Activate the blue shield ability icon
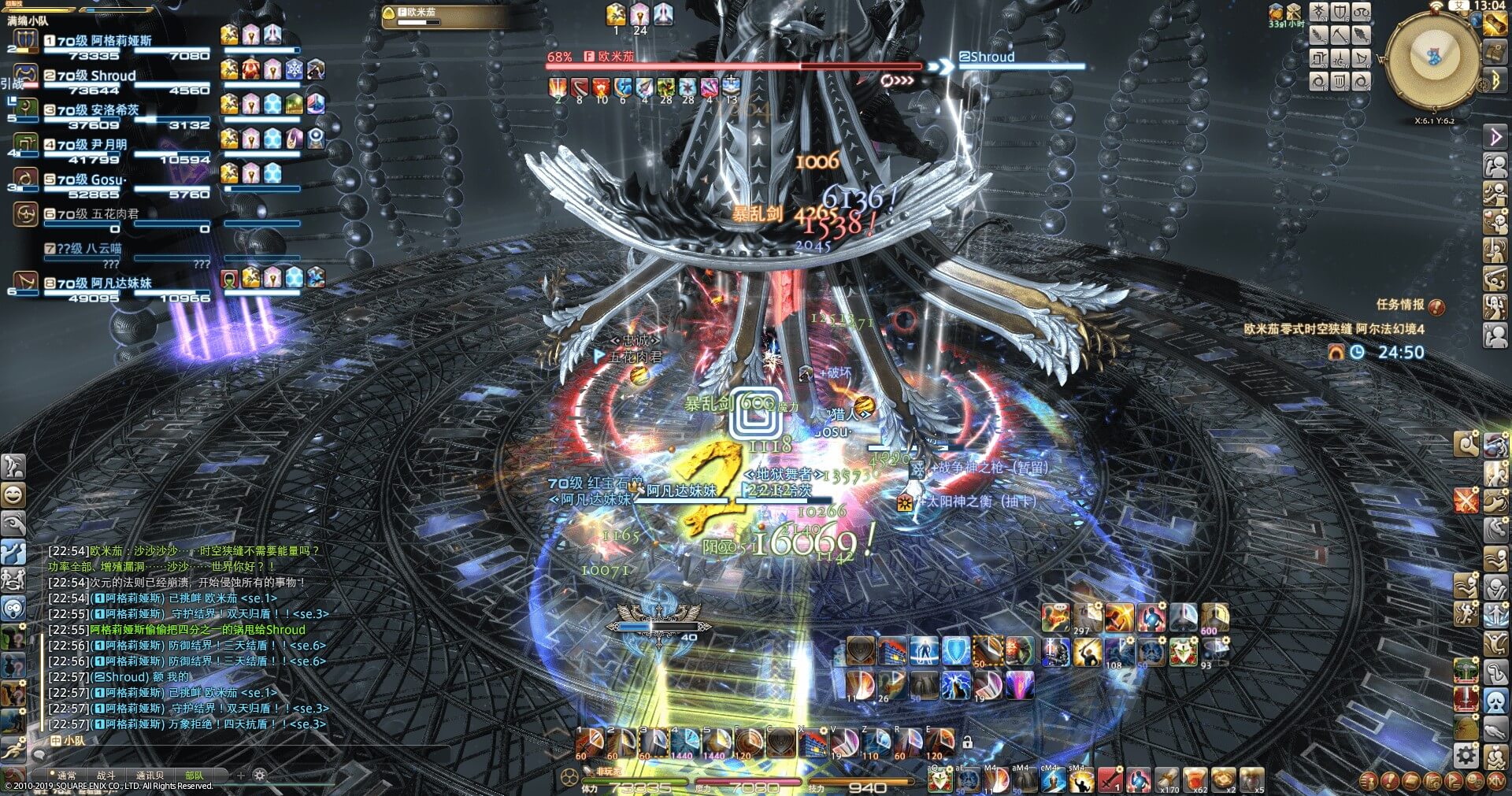 tap(956, 652)
